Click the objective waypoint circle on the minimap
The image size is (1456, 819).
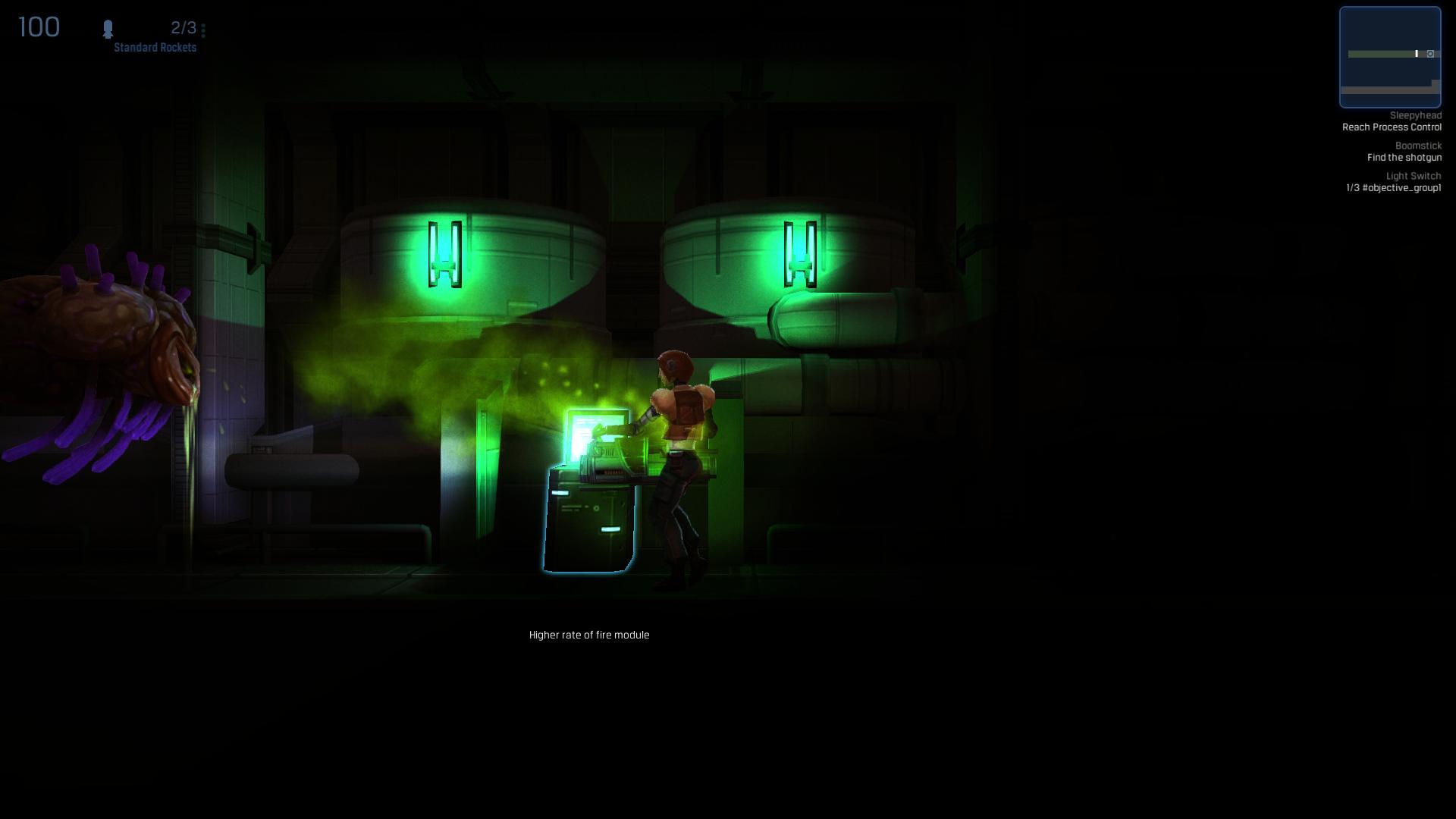point(1430,54)
